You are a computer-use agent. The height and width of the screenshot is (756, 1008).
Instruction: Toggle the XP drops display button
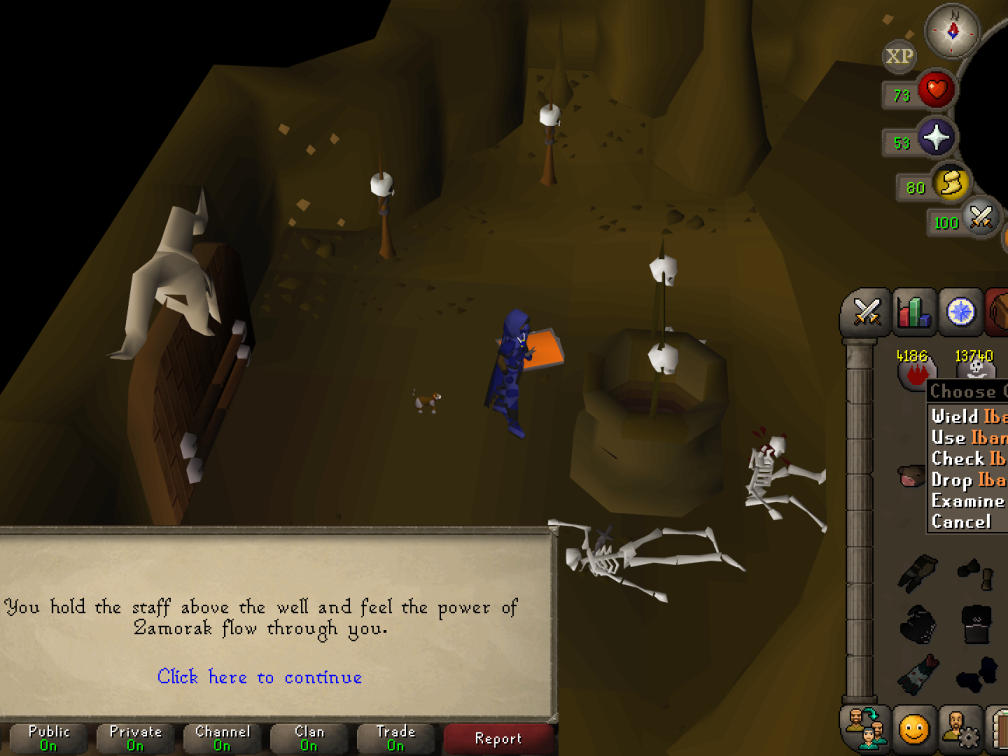click(899, 57)
